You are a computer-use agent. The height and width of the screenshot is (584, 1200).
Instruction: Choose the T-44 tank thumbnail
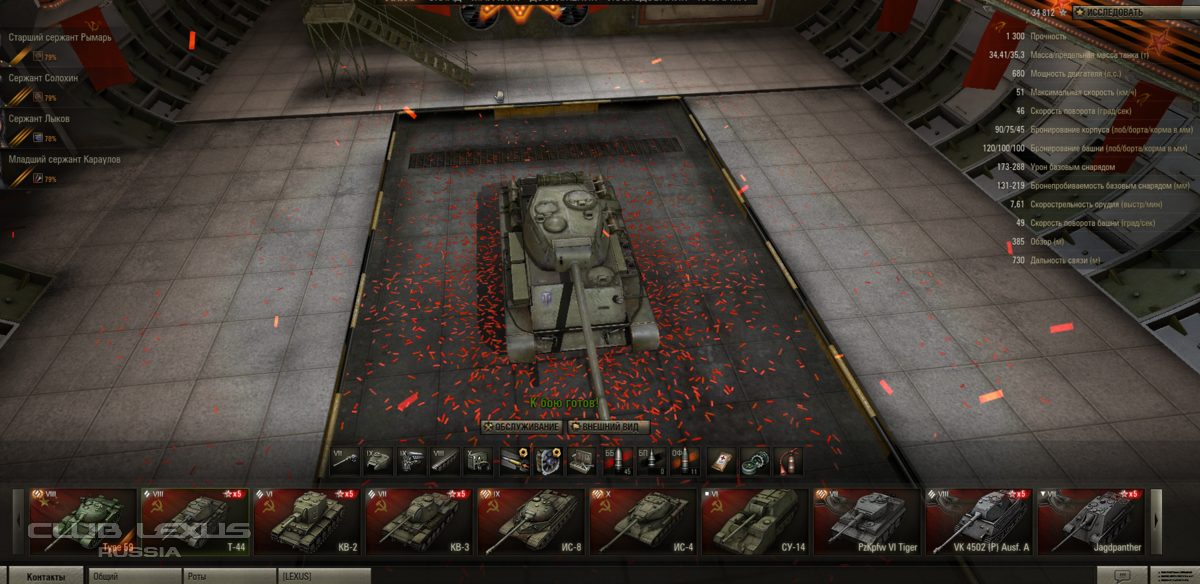195,521
